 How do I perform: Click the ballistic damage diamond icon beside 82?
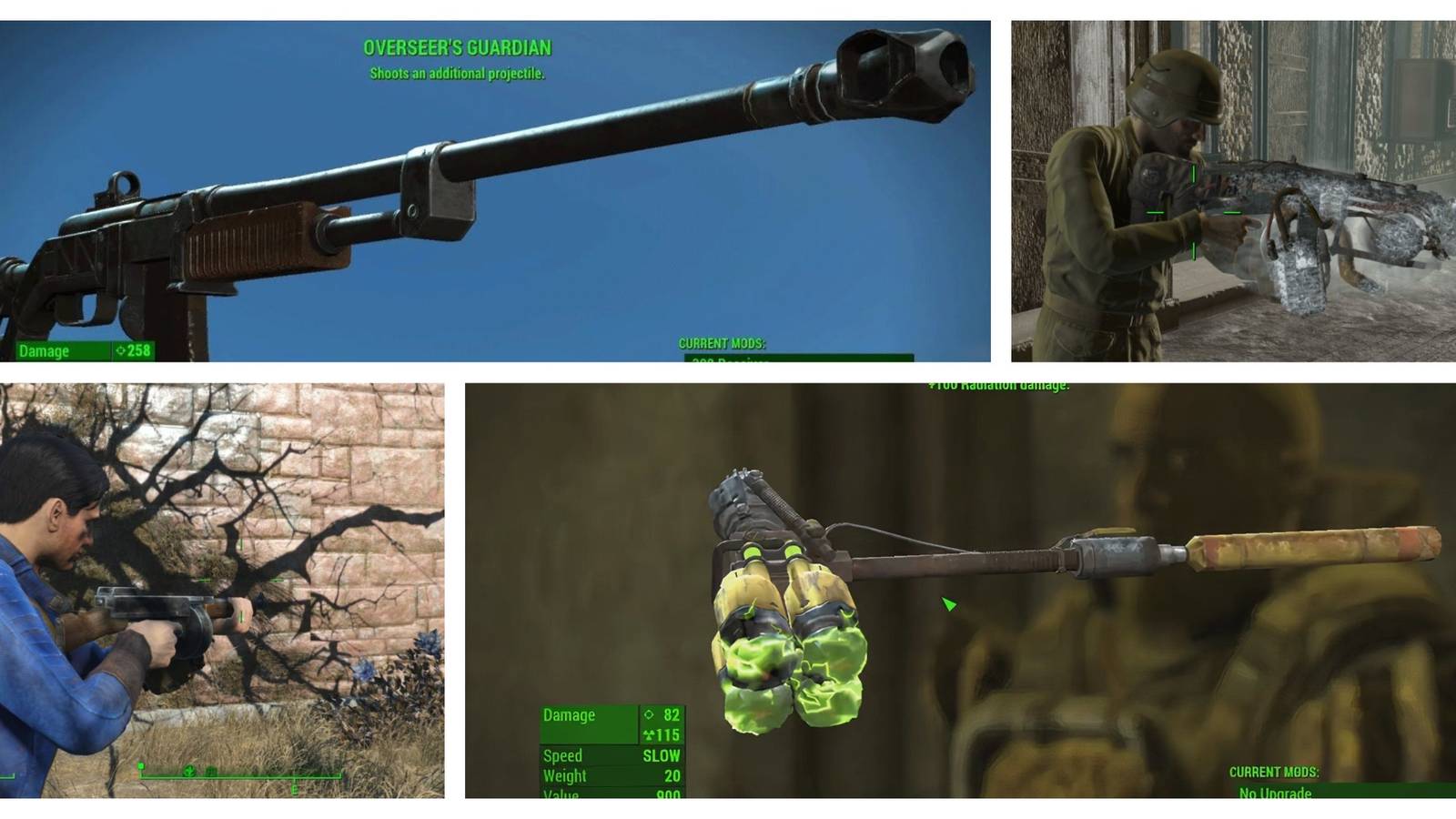click(x=649, y=714)
